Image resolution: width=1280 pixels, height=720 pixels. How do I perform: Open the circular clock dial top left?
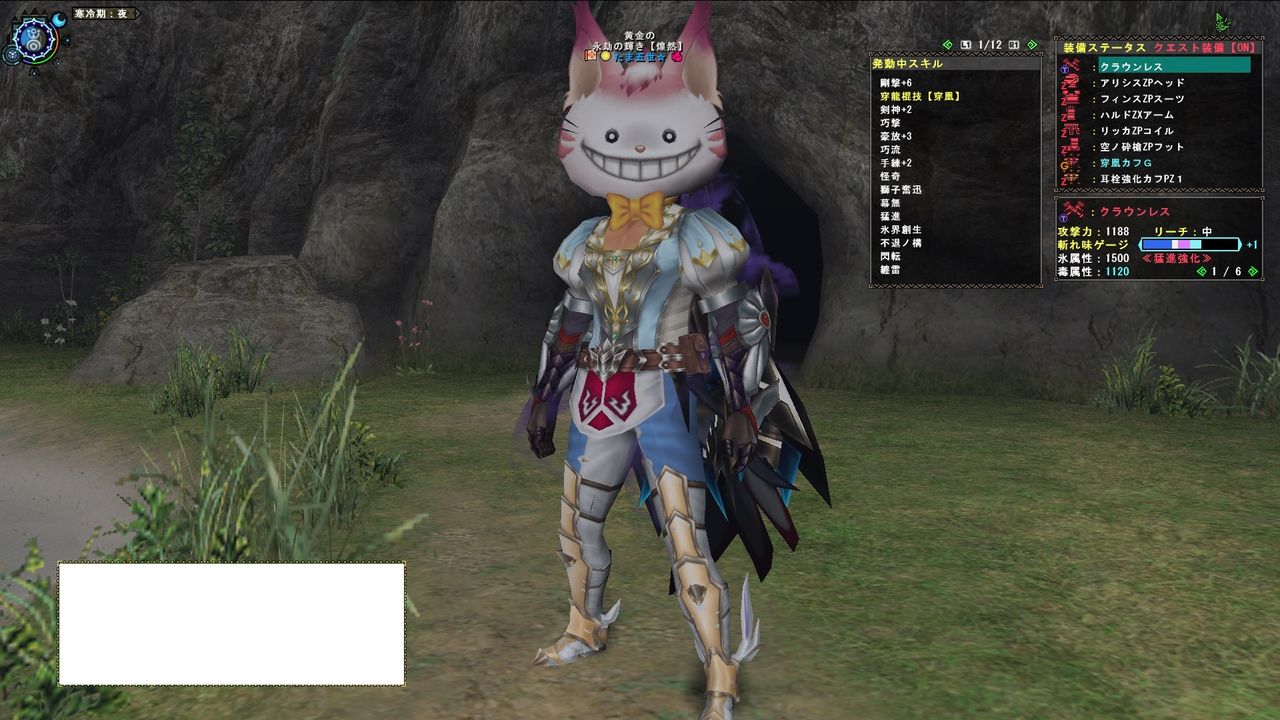click(x=33, y=40)
